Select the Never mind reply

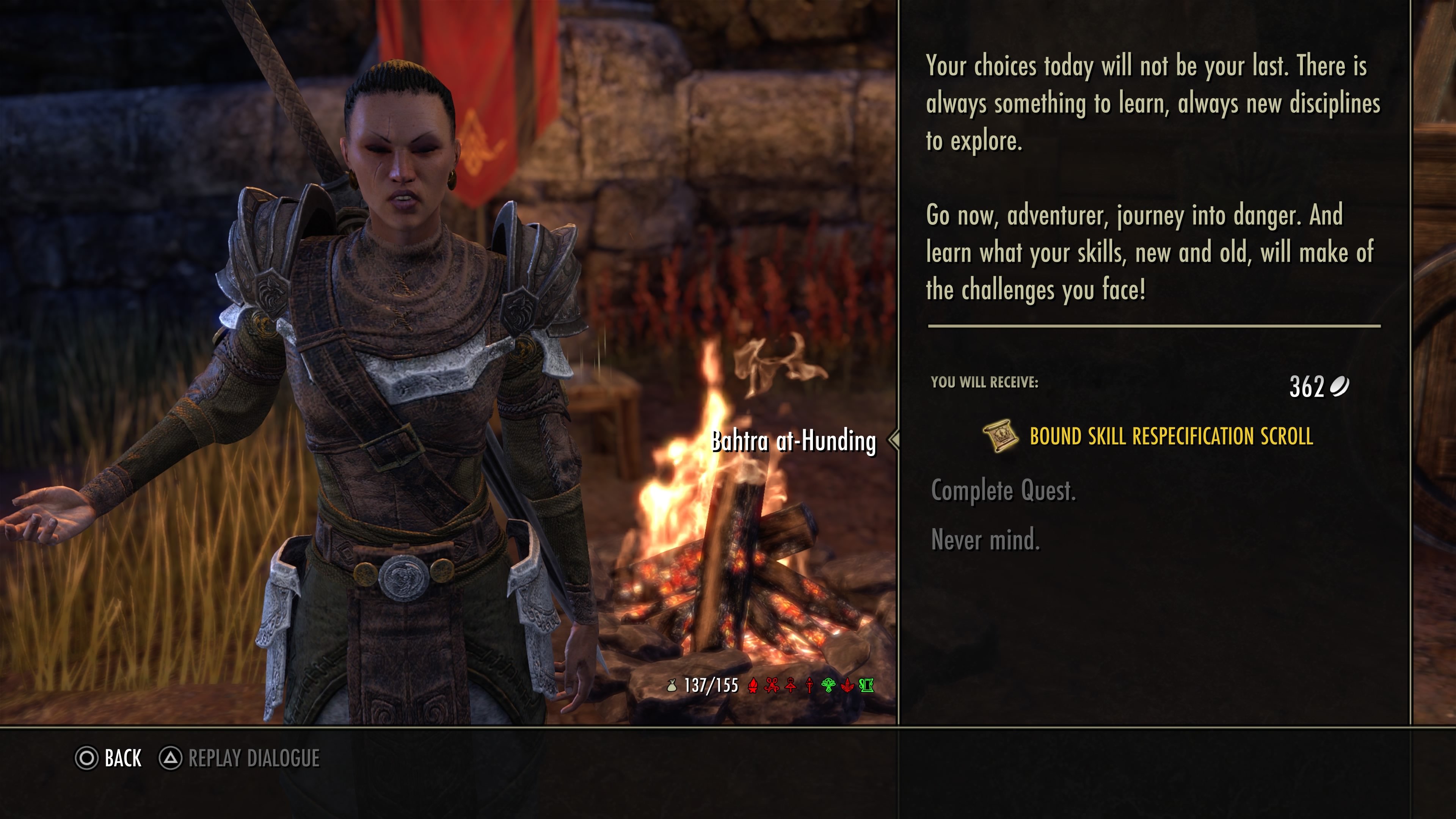tap(985, 540)
